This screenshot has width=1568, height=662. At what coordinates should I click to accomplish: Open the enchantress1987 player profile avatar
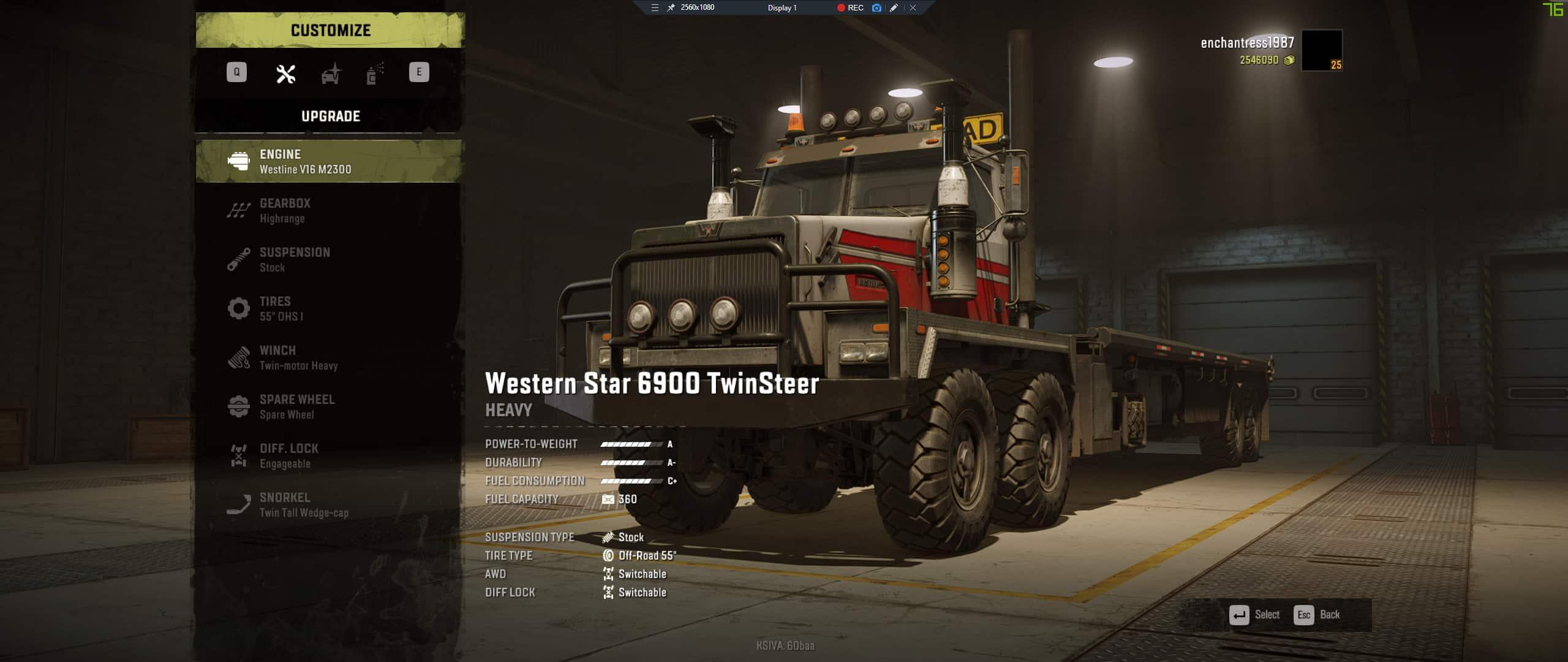(1321, 50)
